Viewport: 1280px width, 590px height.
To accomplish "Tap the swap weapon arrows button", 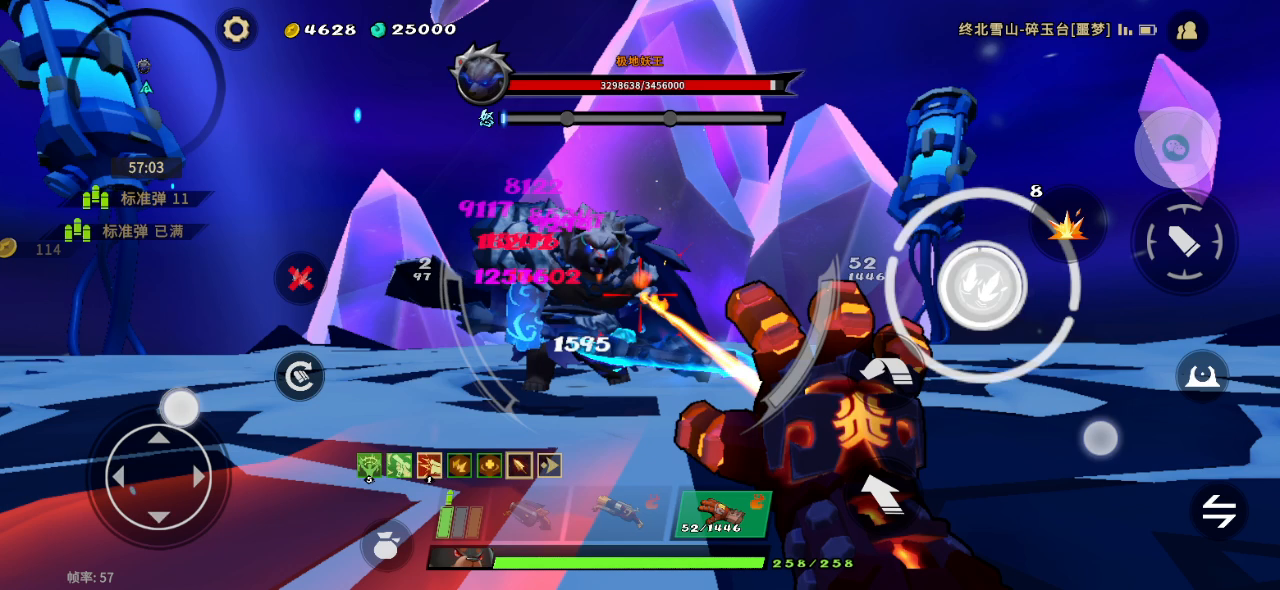I will 1218,512.
